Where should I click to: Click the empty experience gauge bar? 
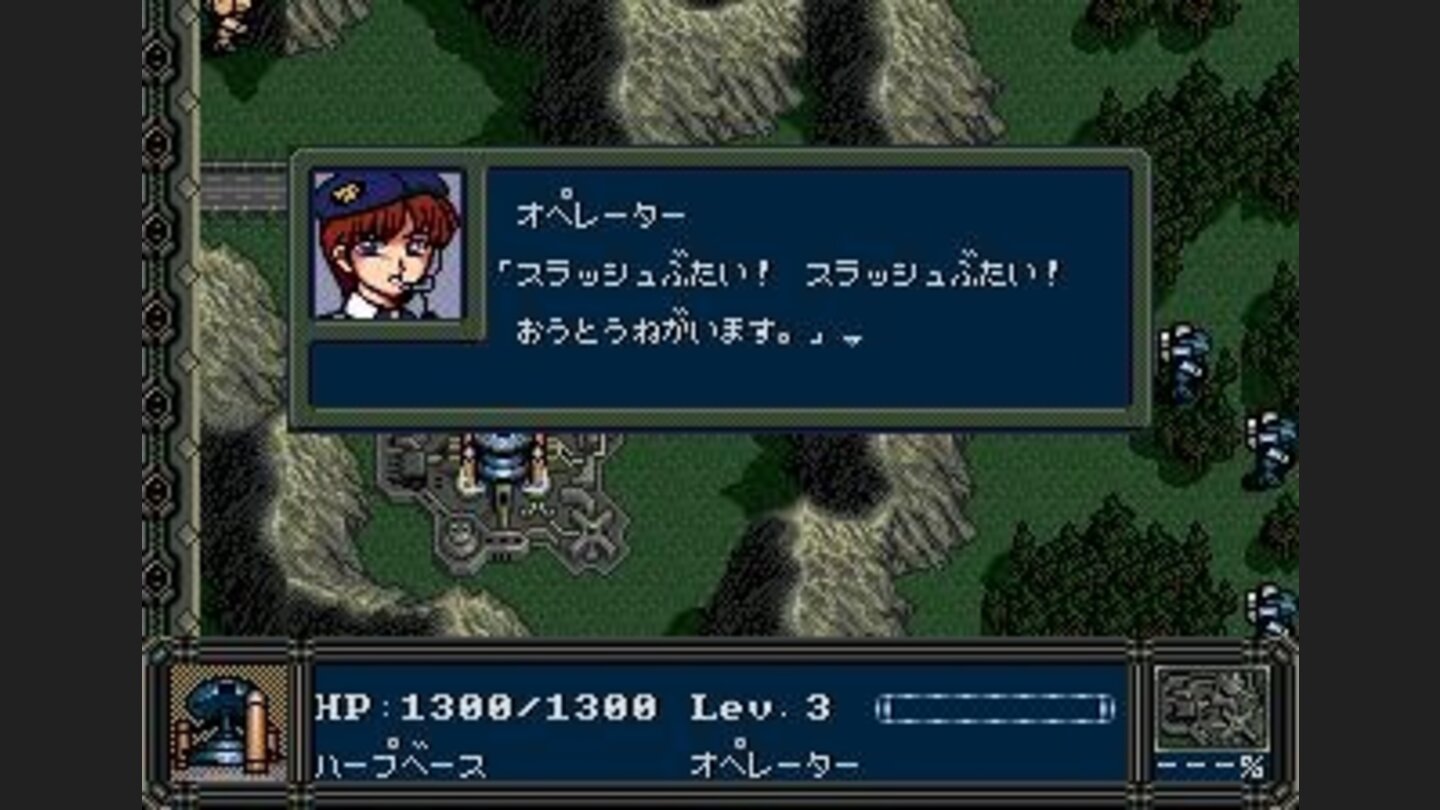coord(995,706)
